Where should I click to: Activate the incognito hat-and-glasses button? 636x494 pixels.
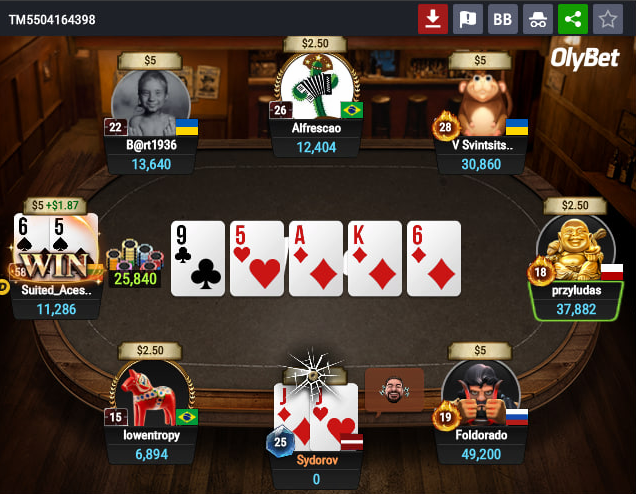pyautogui.click(x=537, y=19)
